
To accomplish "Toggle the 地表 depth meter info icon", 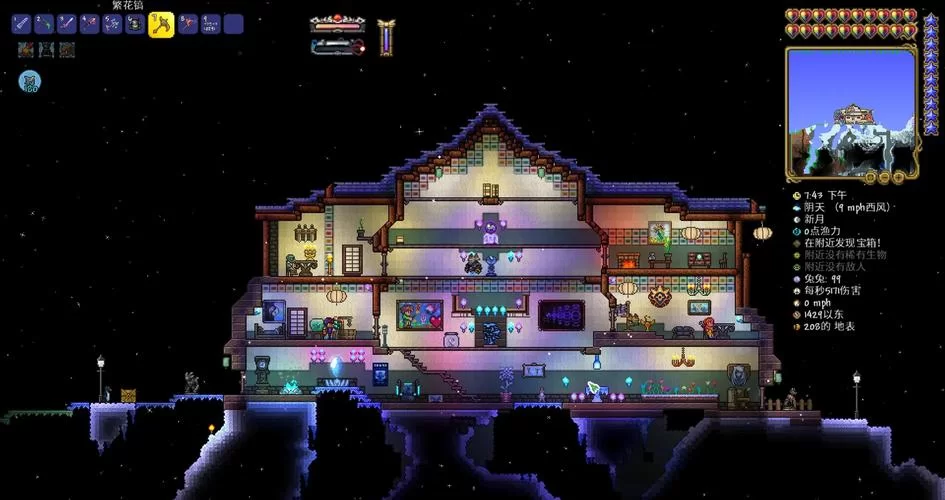I will (x=797, y=327).
